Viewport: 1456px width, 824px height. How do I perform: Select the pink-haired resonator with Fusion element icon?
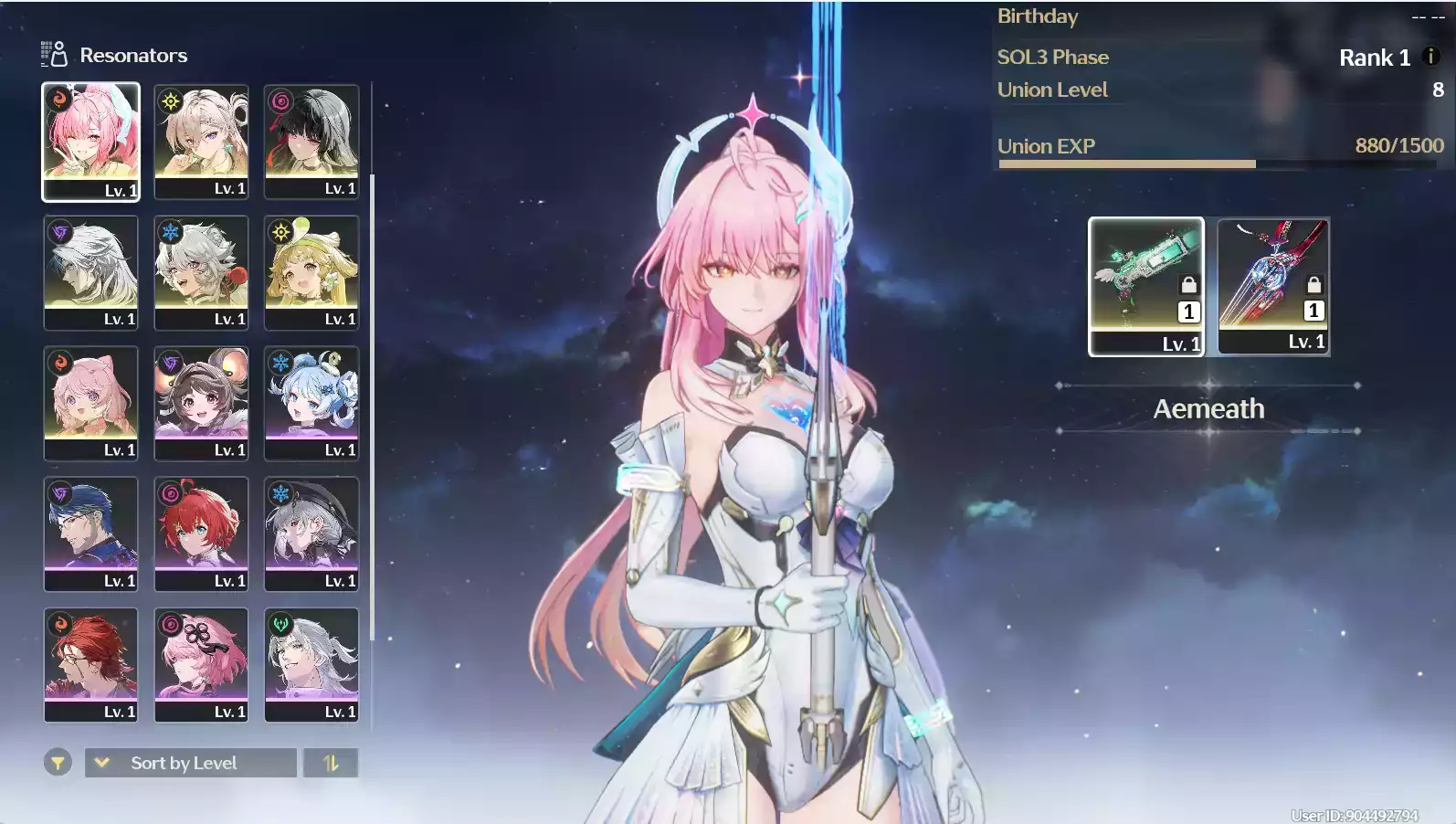(91, 142)
